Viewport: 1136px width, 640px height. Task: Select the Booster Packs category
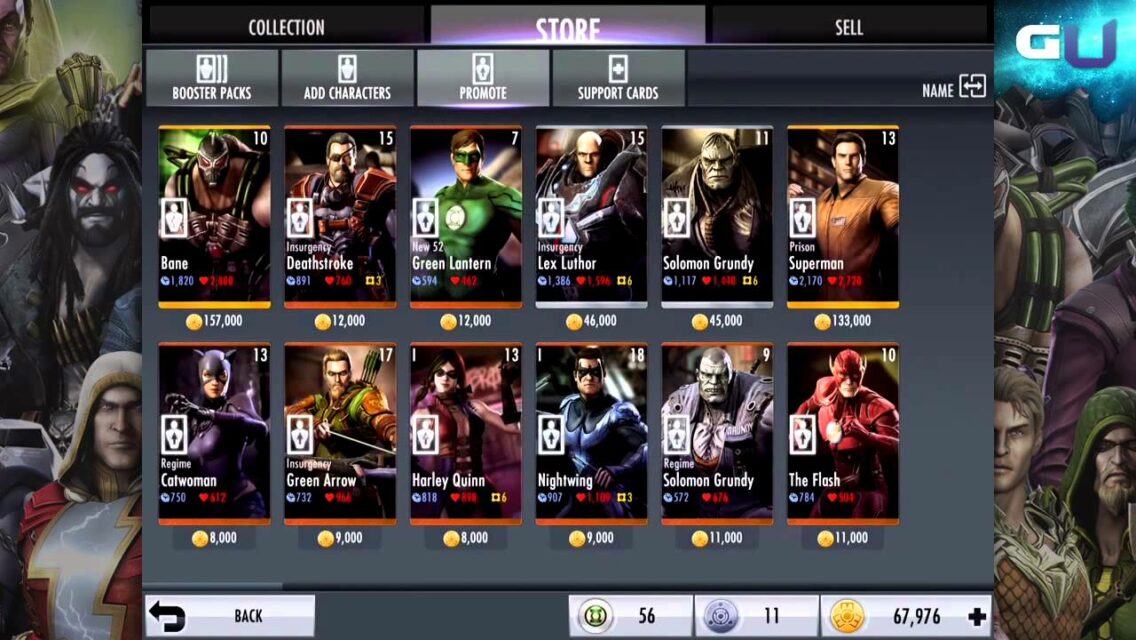pyautogui.click(x=212, y=78)
